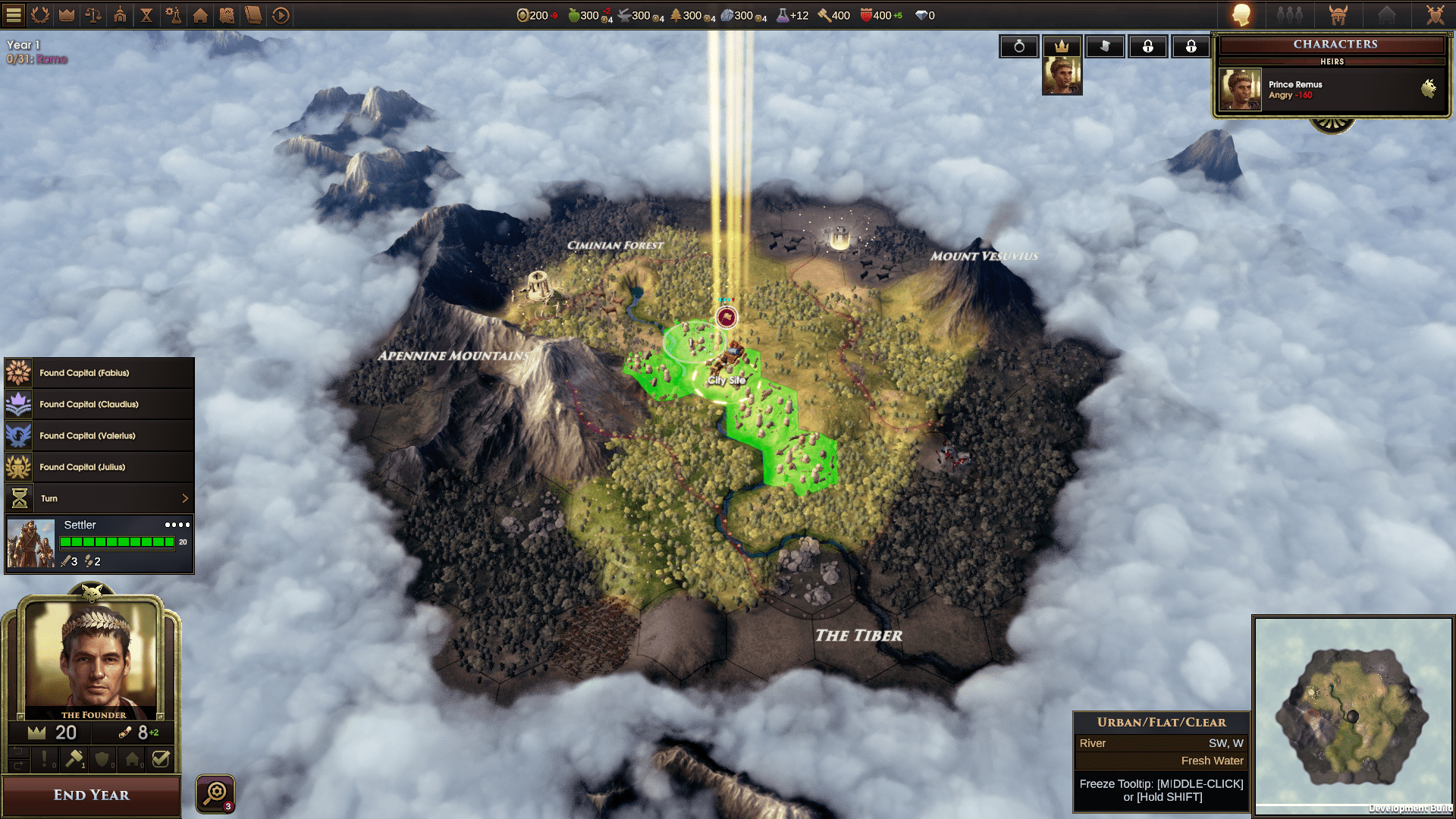The height and width of the screenshot is (819, 1456).
Task: Click the scroll filter button
Action: 1105,46
